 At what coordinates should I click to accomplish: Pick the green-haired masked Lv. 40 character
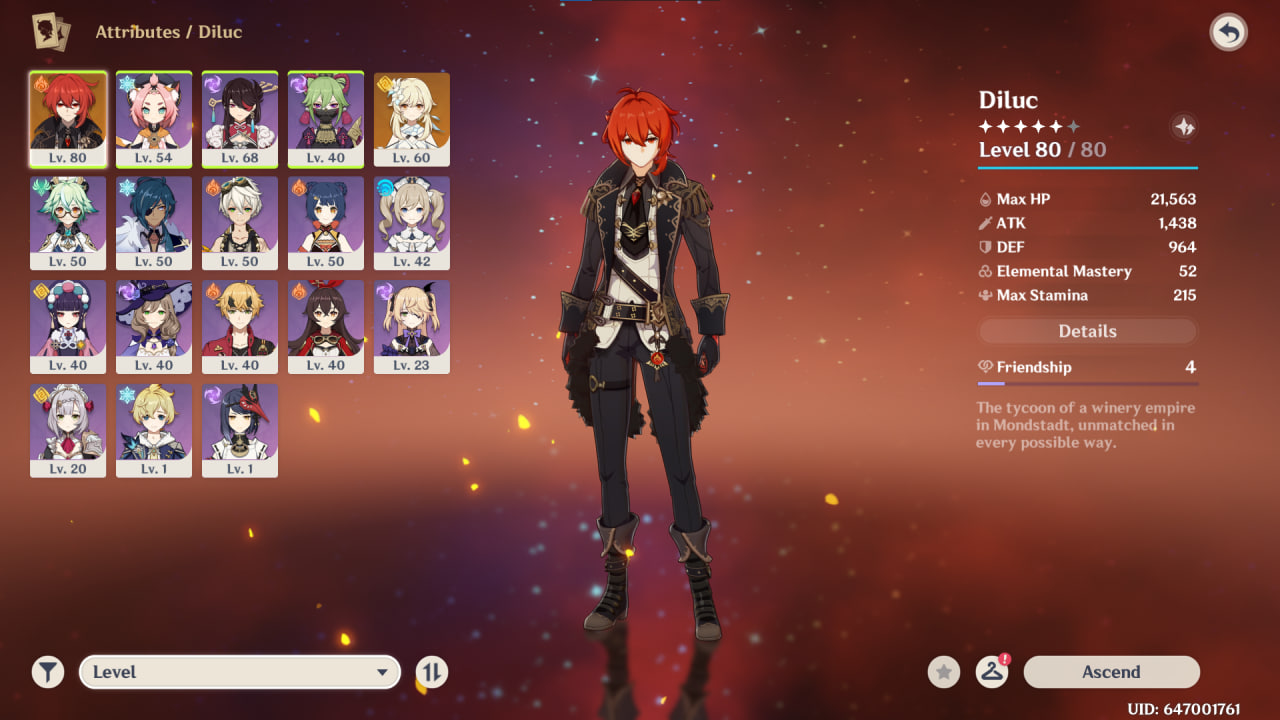tap(326, 119)
